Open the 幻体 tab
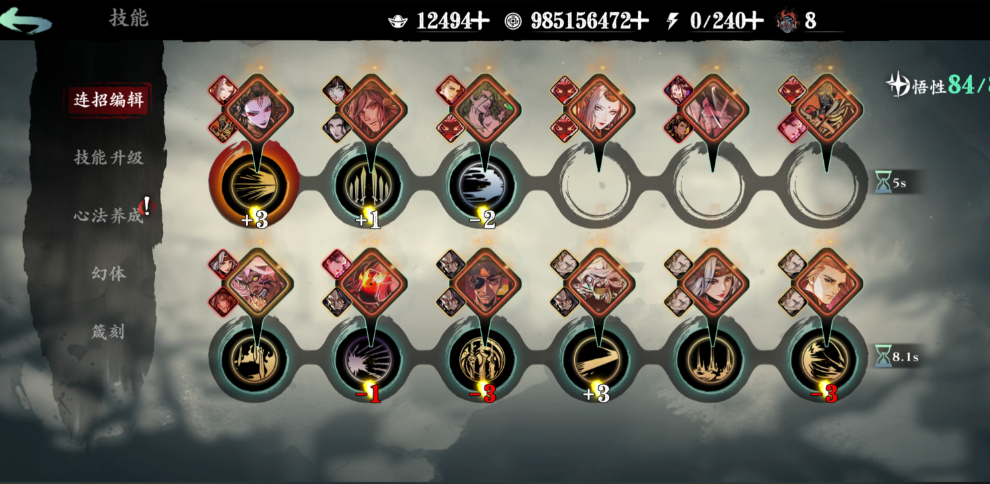Image resolution: width=990 pixels, height=484 pixels. click(x=108, y=273)
